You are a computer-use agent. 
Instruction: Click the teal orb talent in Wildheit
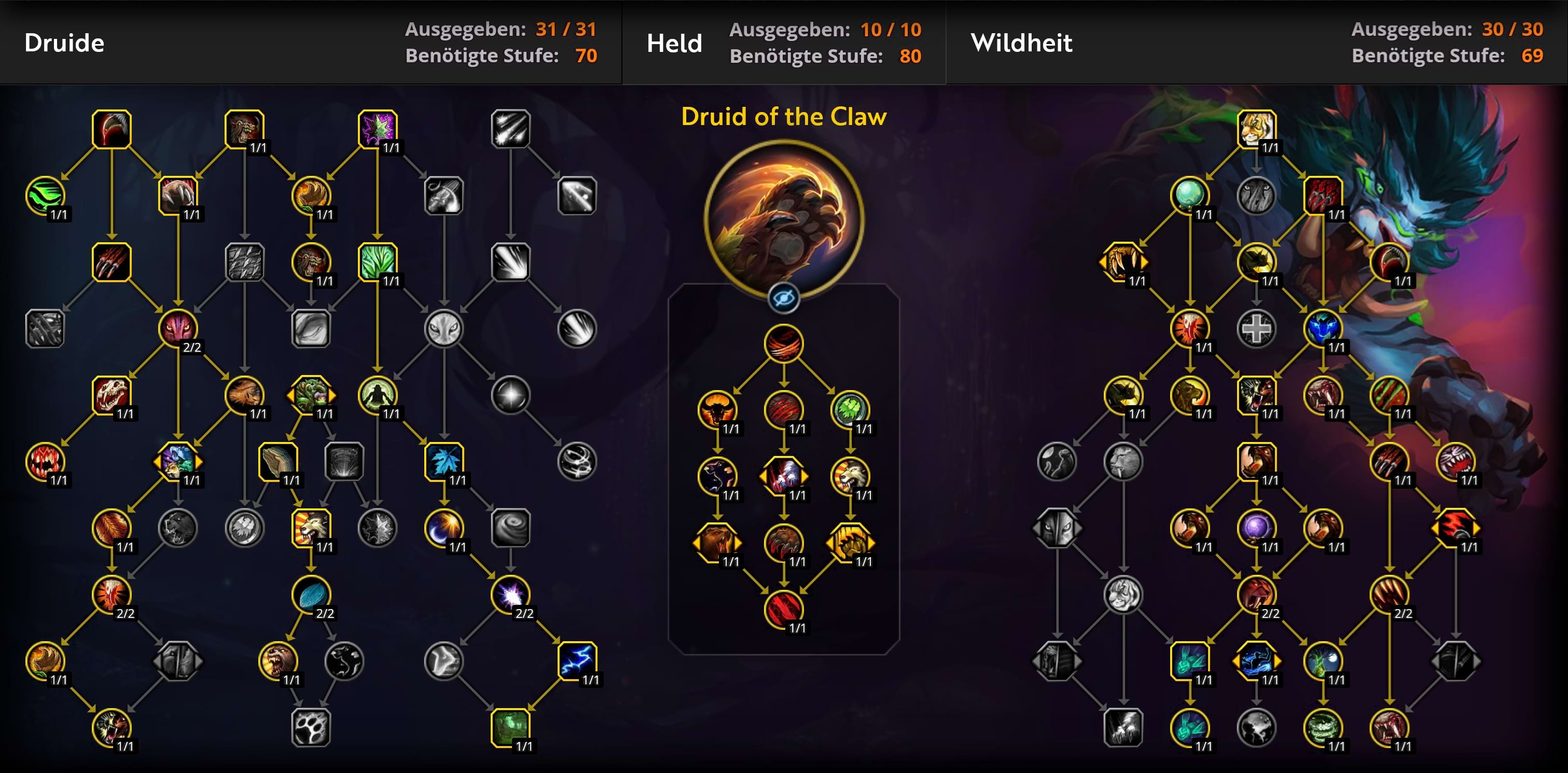tap(1189, 196)
